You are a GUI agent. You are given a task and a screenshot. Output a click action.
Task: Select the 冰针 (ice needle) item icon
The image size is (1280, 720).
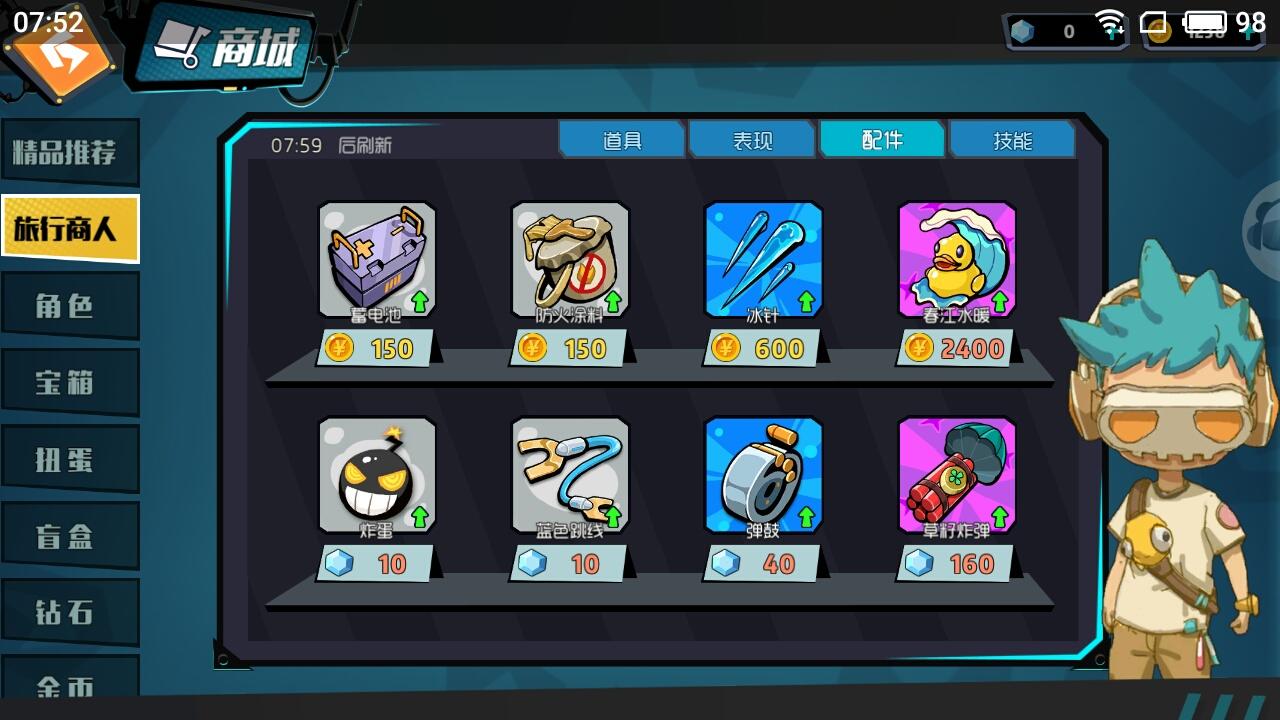click(763, 258)
